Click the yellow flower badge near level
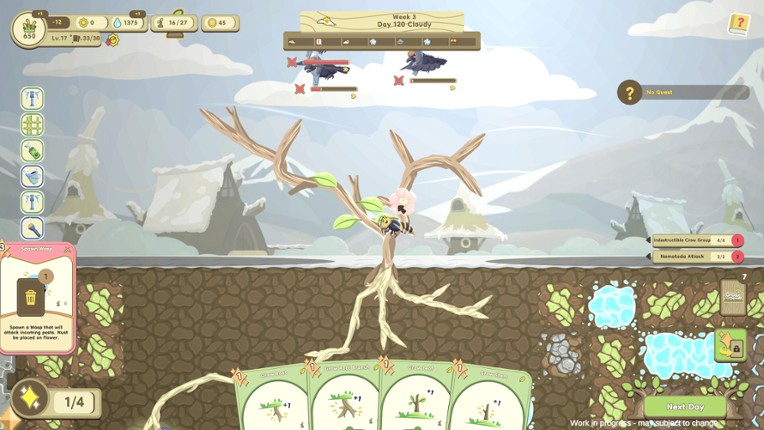Viewport: 764px width, 430px height. [x=112, y=40]
